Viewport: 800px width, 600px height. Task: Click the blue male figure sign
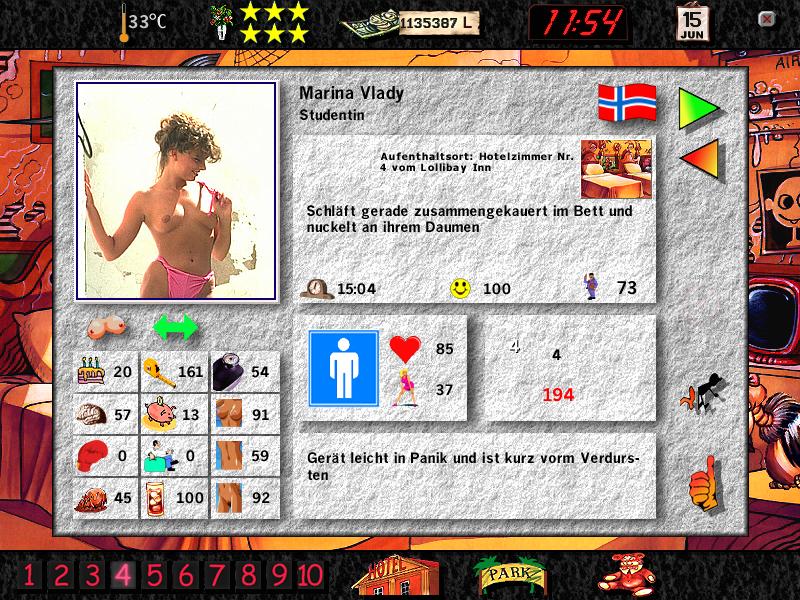(343, 369)
